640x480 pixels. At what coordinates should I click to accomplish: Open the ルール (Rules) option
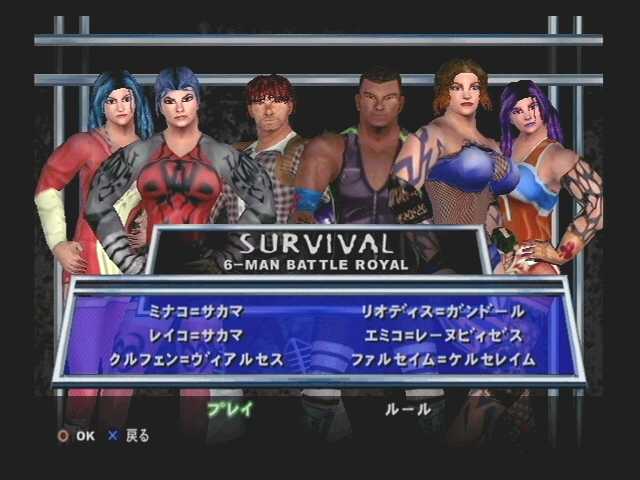pyautogui.click(x=408, y=408)
